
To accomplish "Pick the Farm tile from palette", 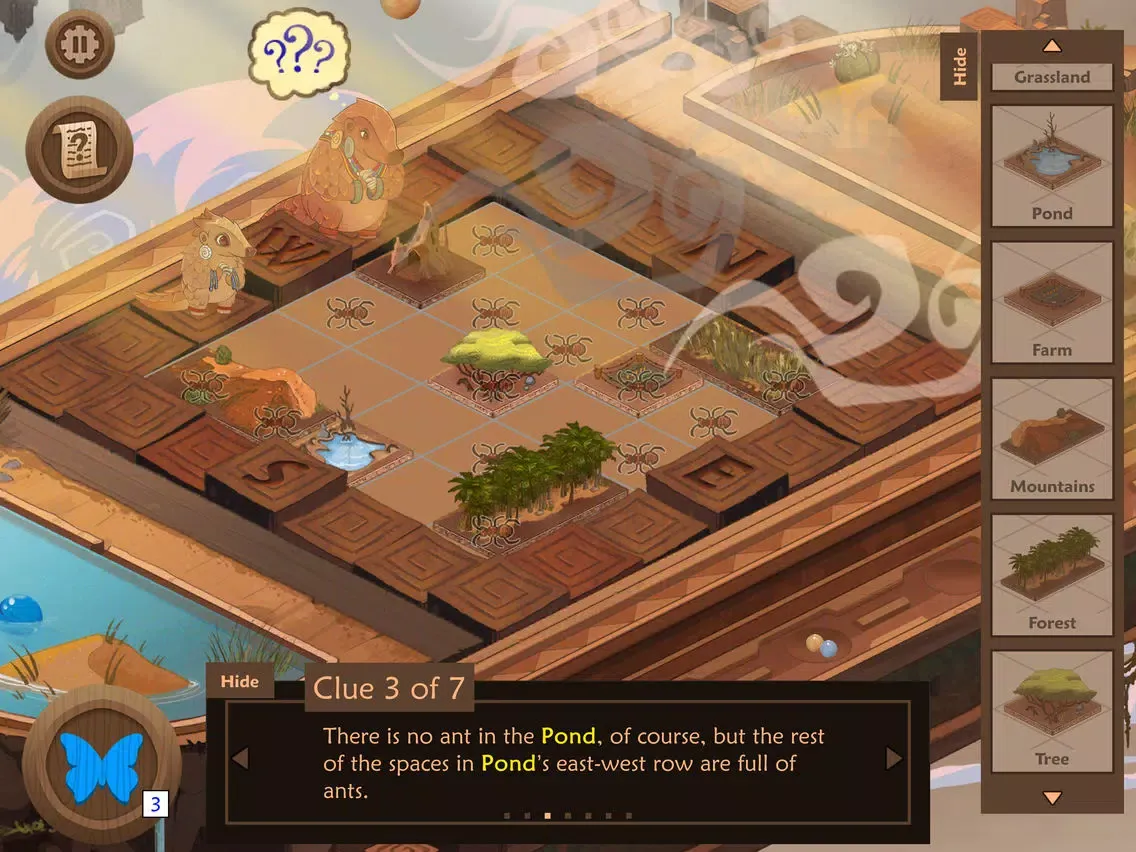I will coord(1052,302).
